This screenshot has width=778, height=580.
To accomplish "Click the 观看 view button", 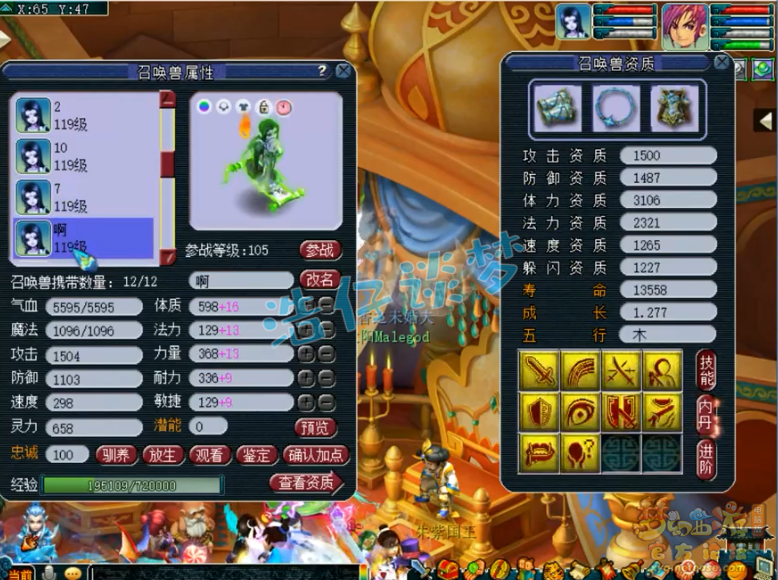I will click(x=210, y=455).
